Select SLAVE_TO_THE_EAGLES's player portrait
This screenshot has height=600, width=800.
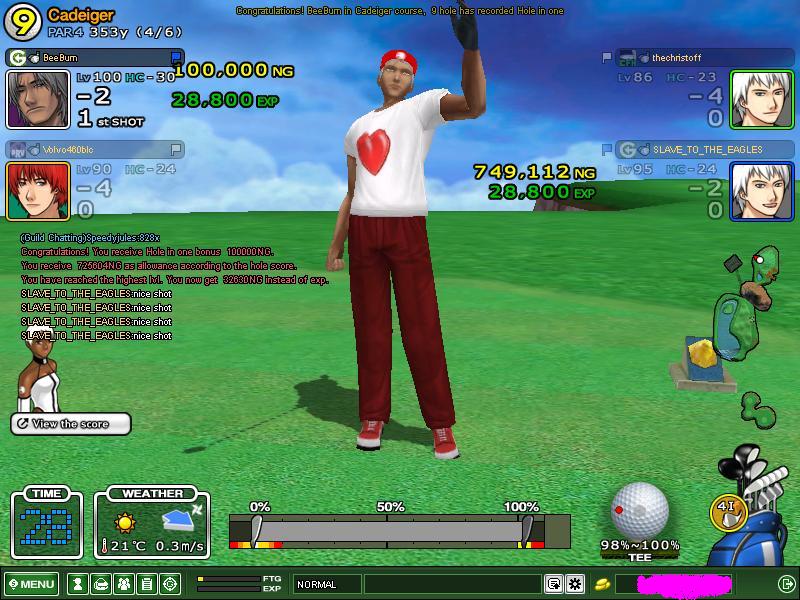pos(762,190)
